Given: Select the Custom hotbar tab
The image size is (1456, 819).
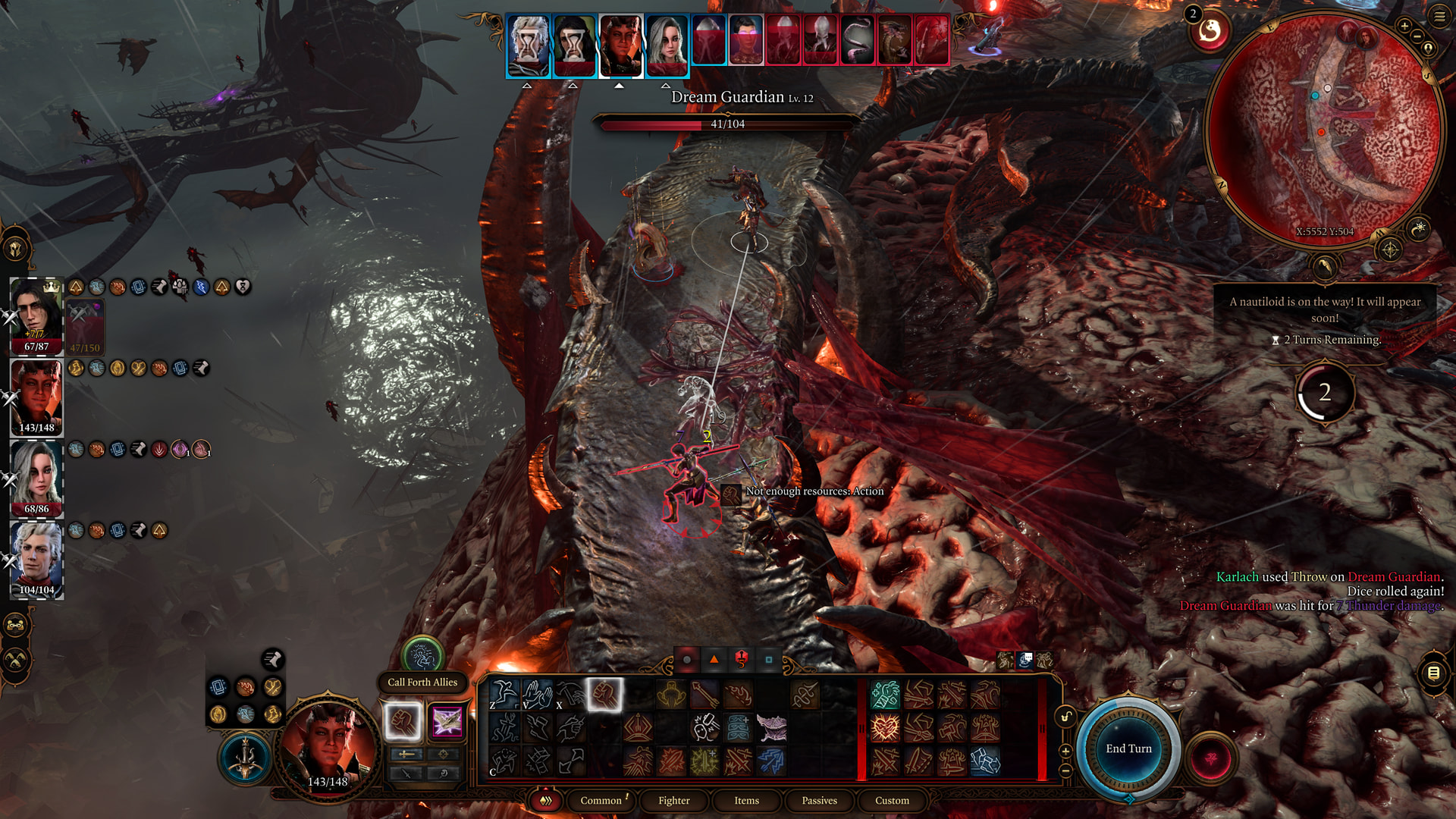Looking at the screenshot, I should click(x=892, y=800).
